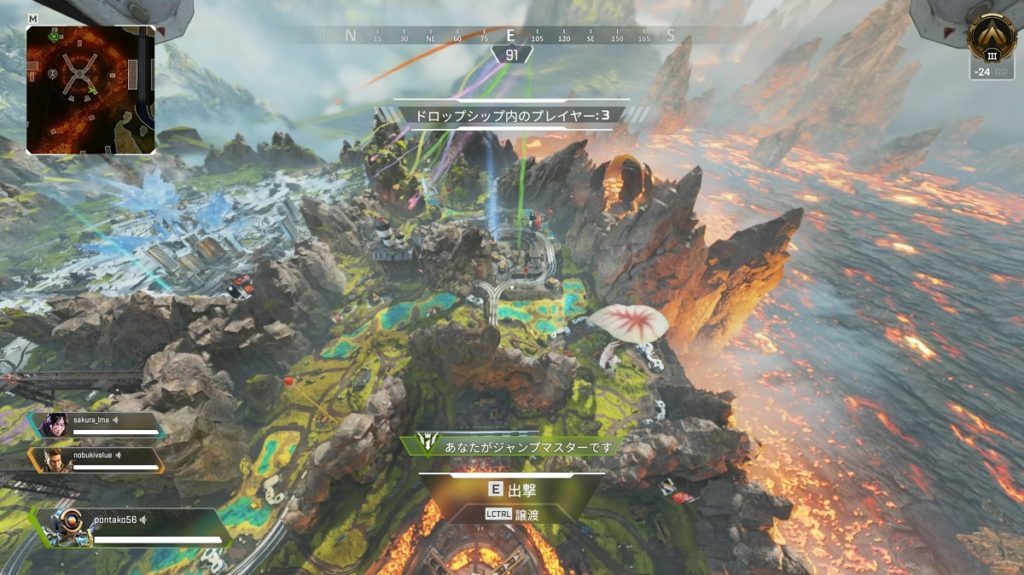Screen dimensions: 1024x575
Task: Click the compass heading bar
Action: (511, 36)
